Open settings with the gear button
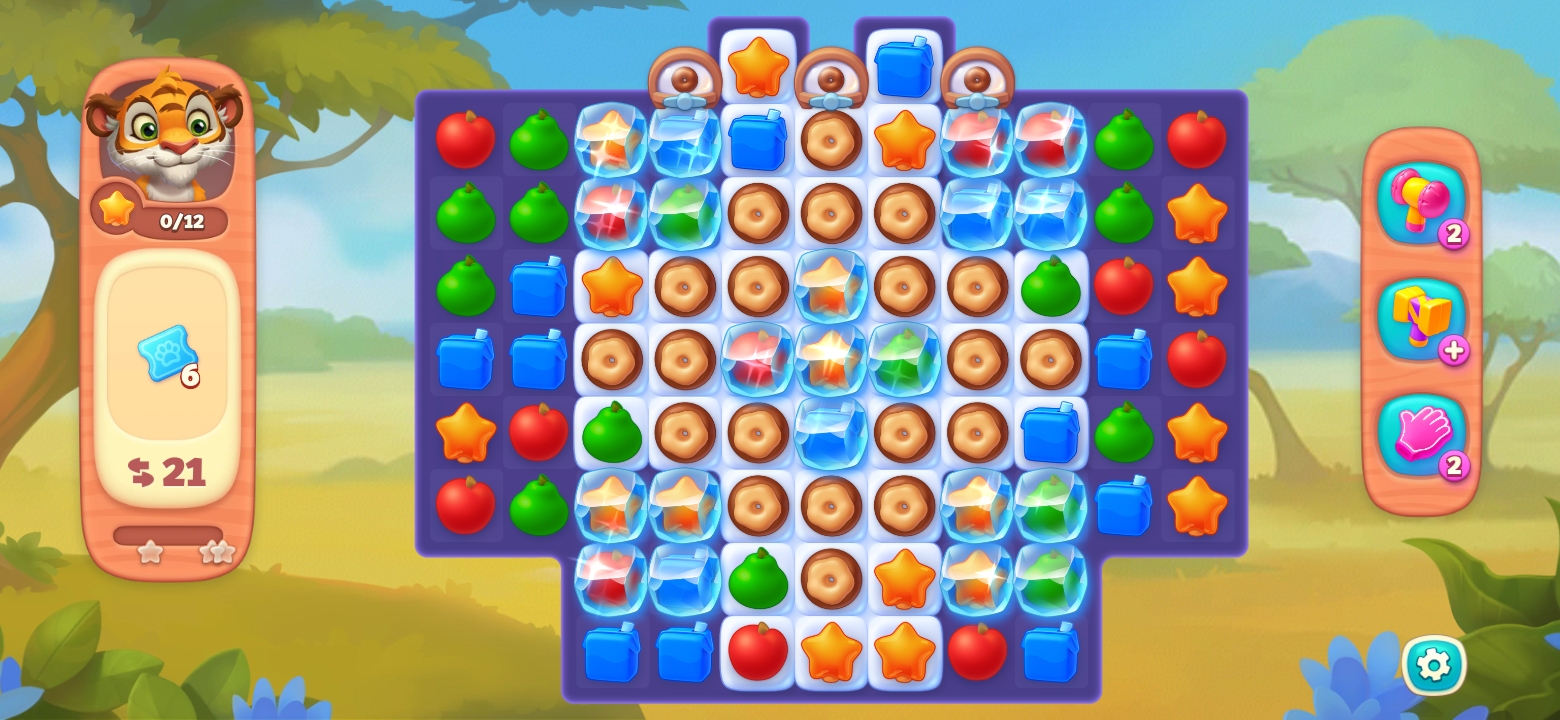The image size is (1560, 720). (x=1433, y=665)
